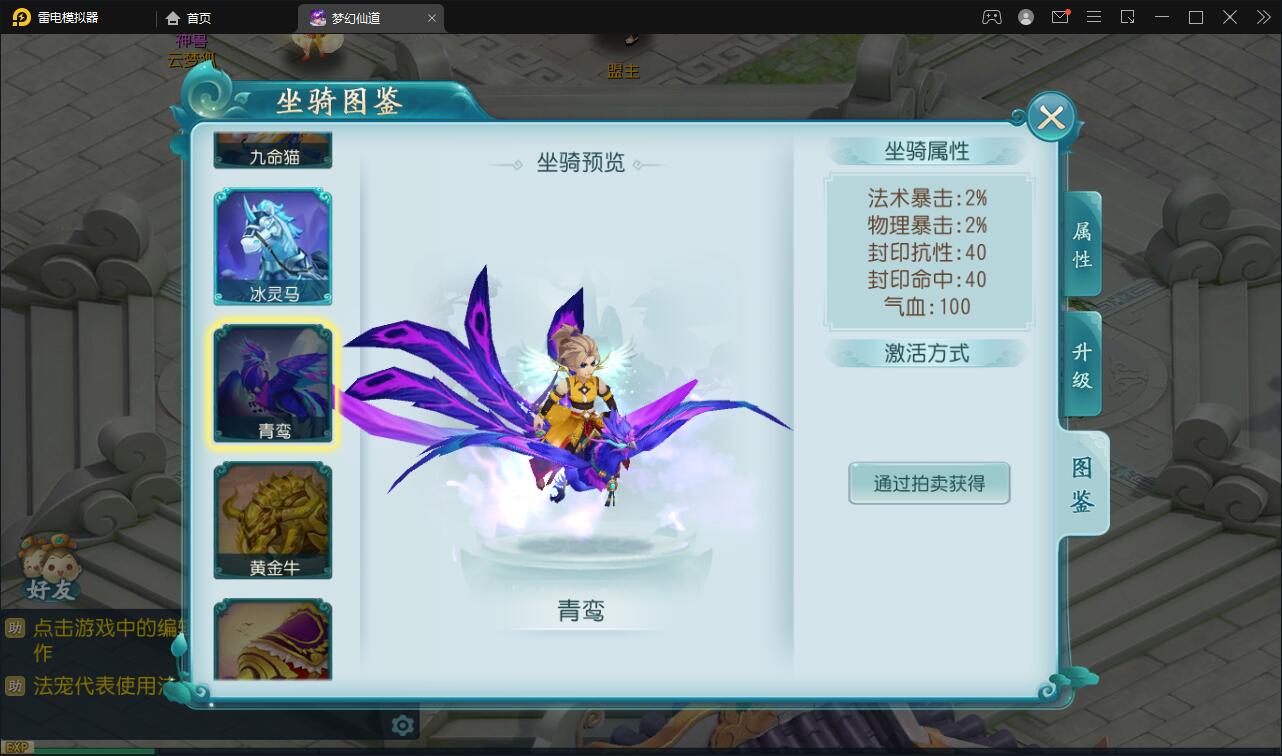Open the LDPlayer hamburger menu
1282x756 pixels.
(x=1094, y=17)
